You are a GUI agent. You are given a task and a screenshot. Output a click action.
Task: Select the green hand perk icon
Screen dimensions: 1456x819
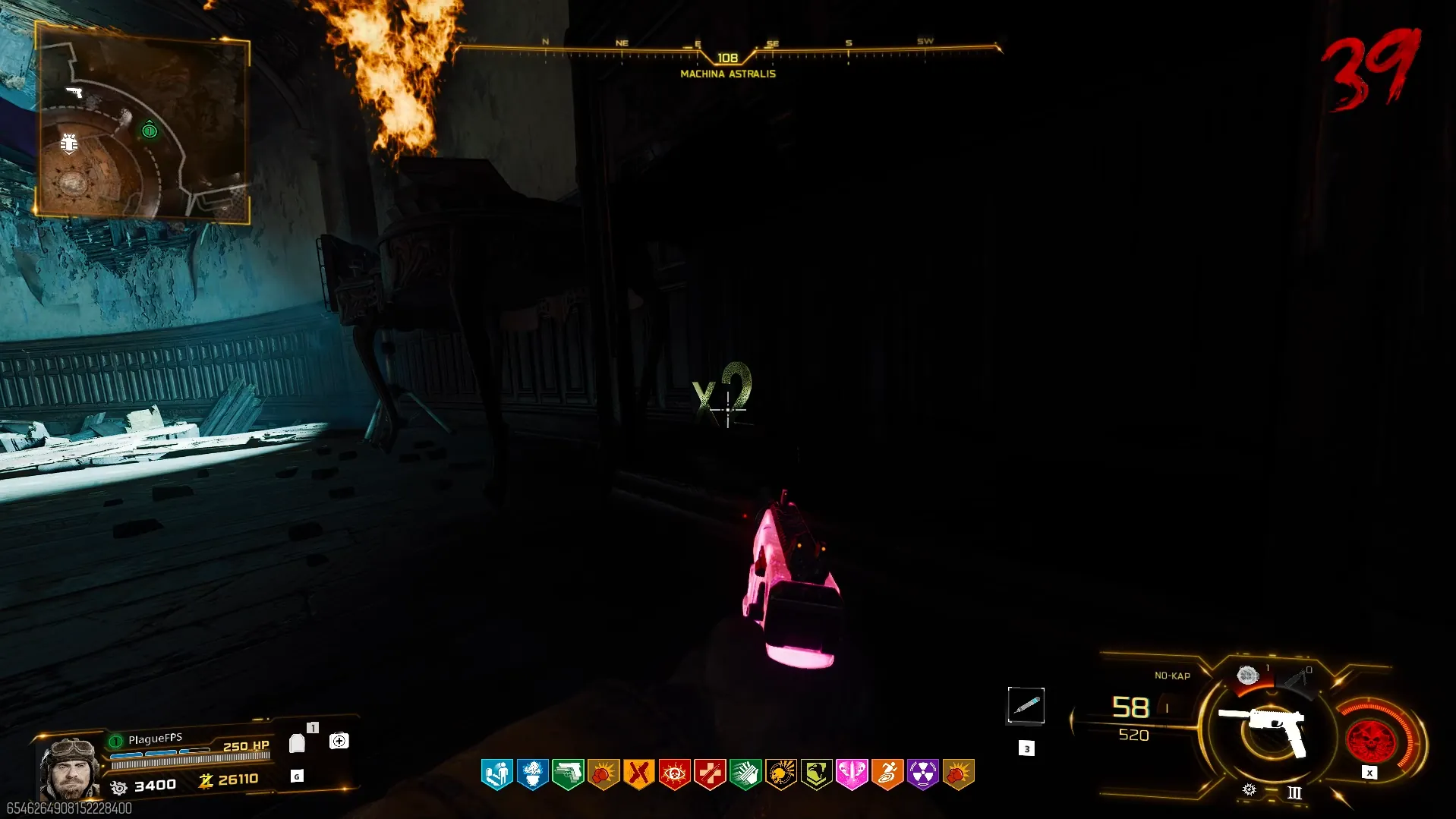tap(745, 774)
